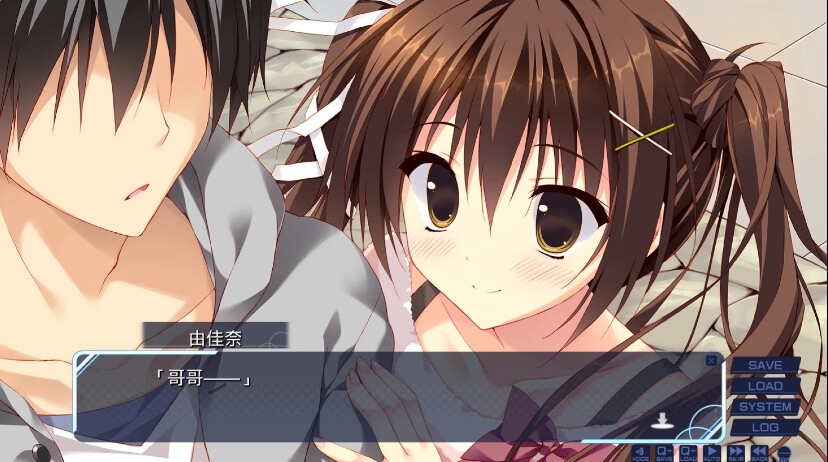Go BACK to the previous line

(760, 453)
